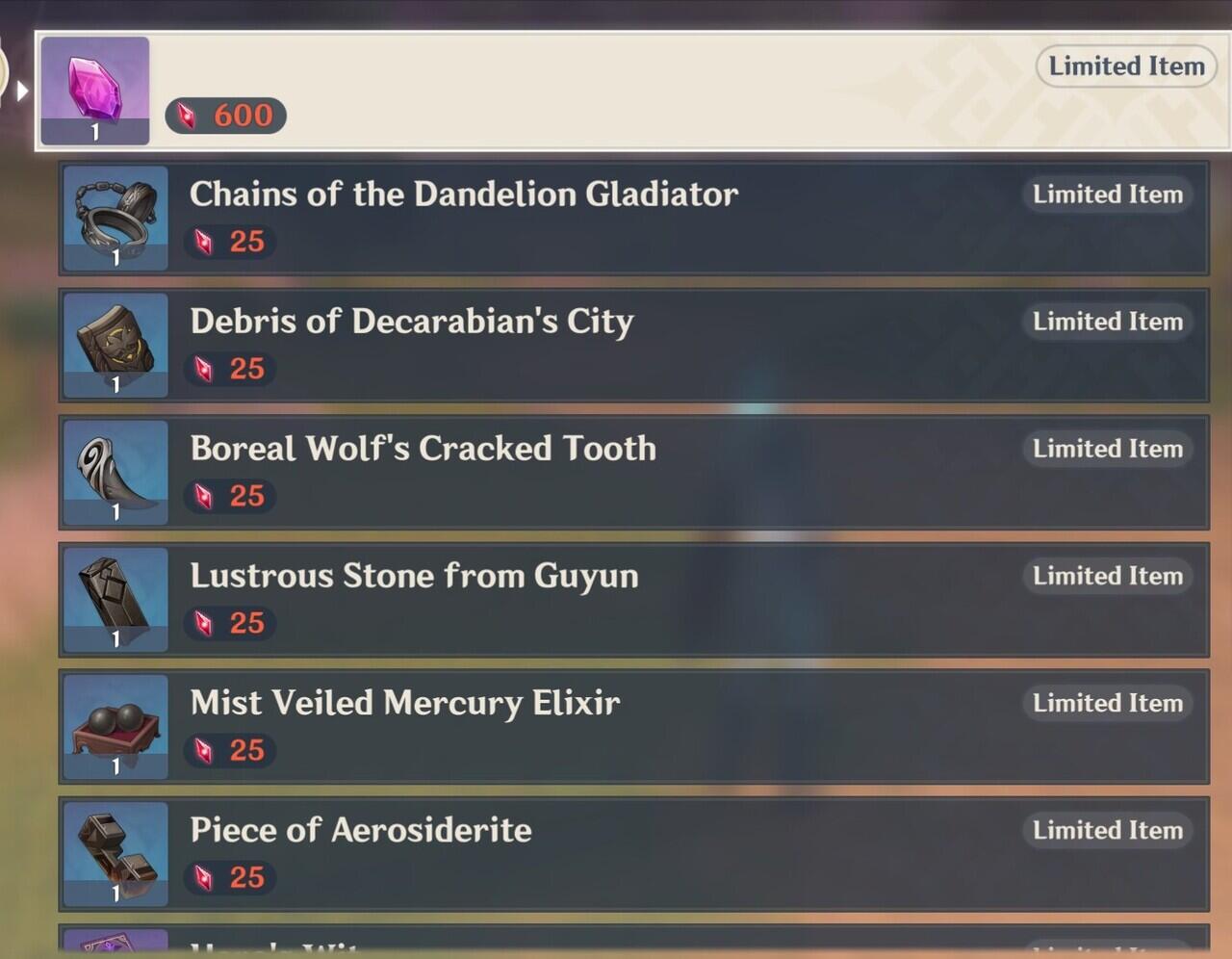Open Lustrous Stone from Guyun listing
The height and width of the screenshot is (959, 1232).
pyautogui.click(x=632, y=600)
